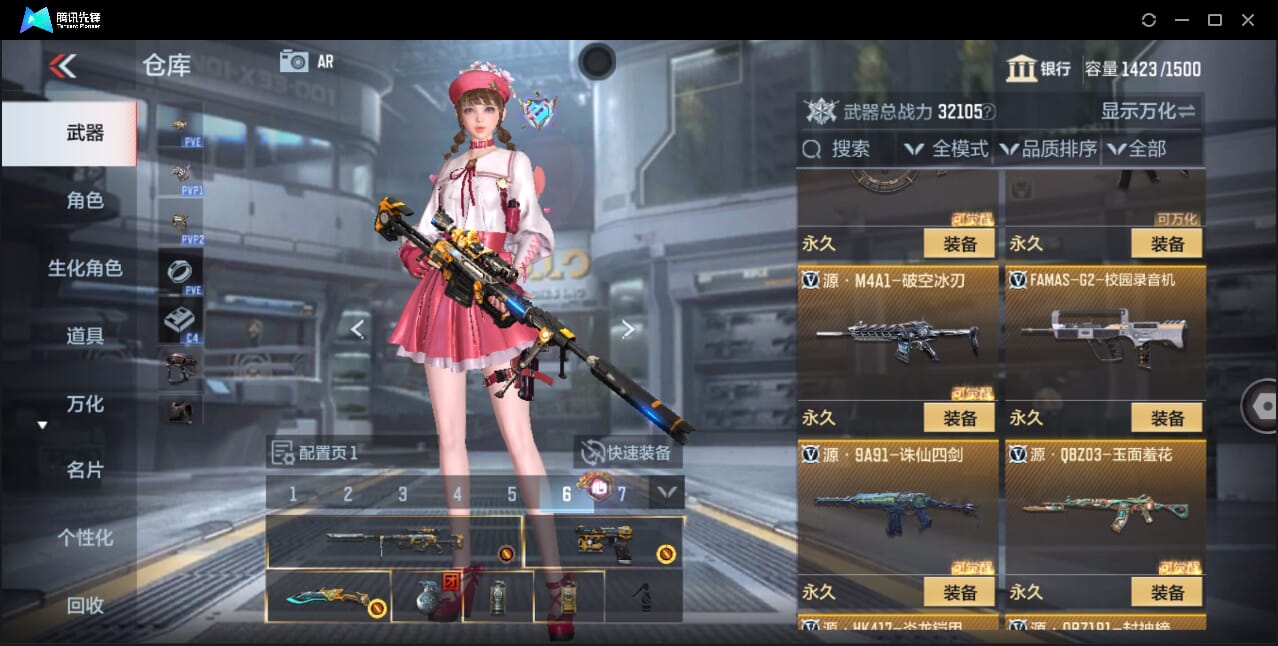Open the 回收 recycle tab

(x=85, y=604)
